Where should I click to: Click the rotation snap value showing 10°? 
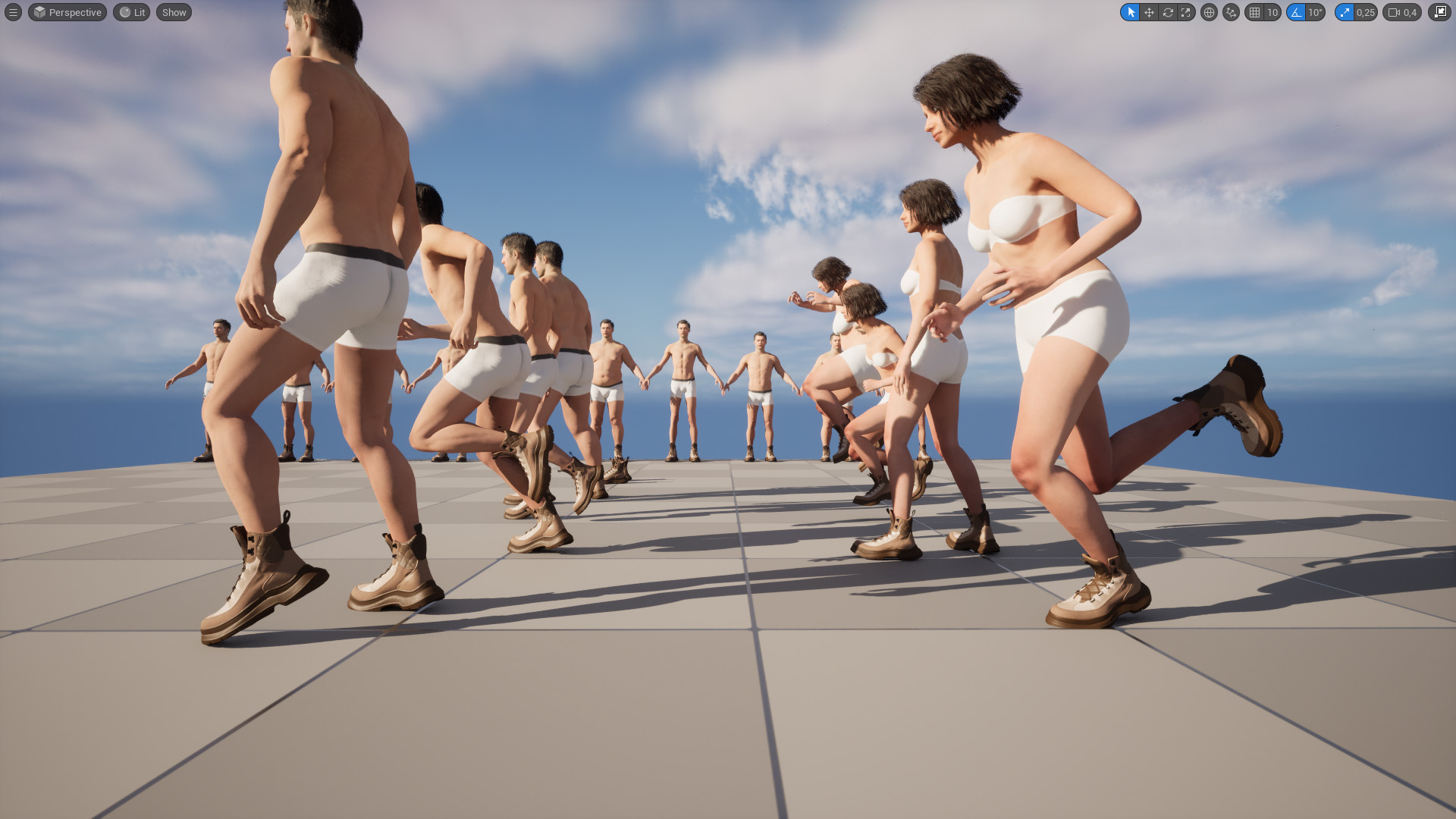pos(1315,12)
